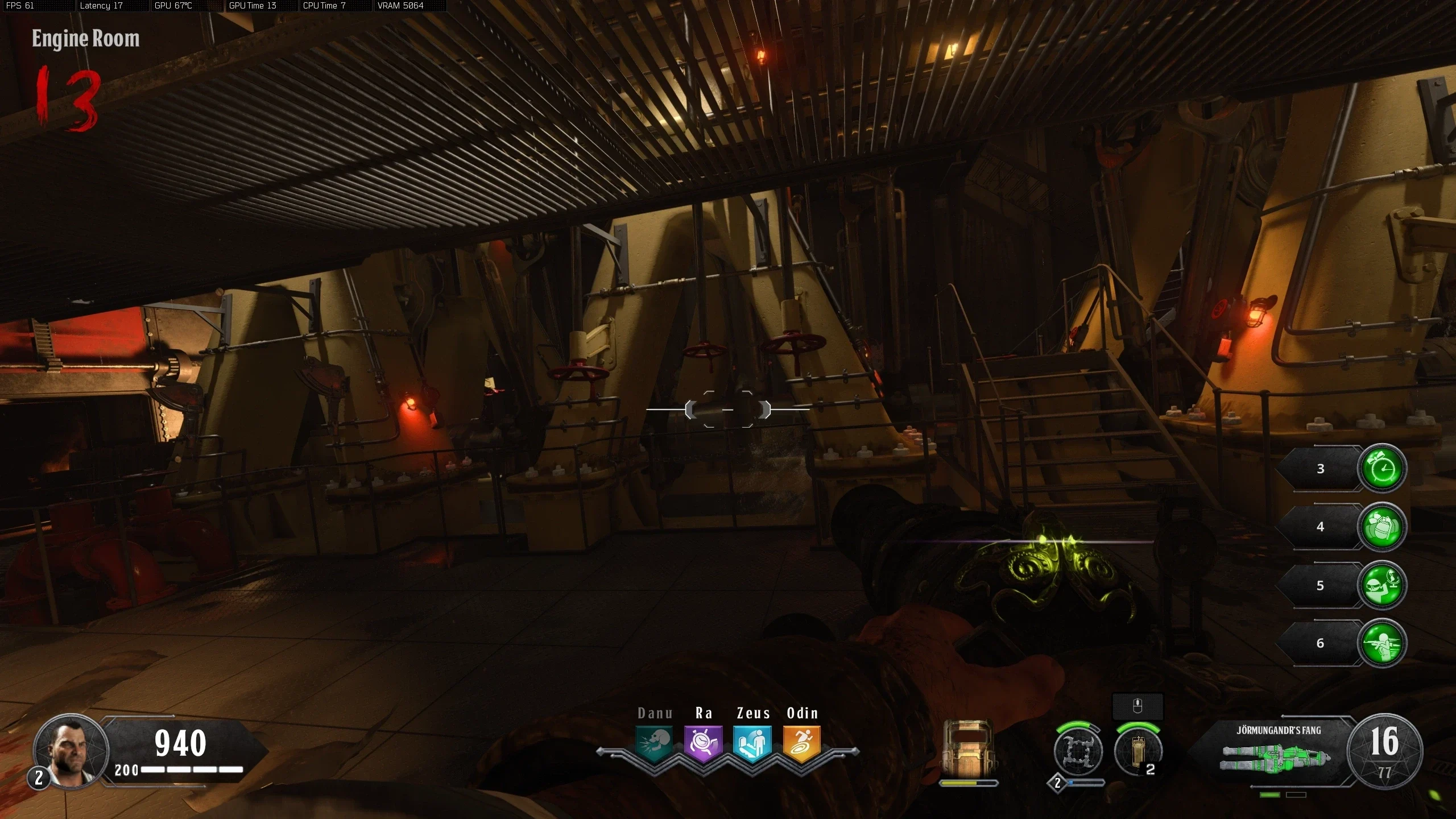Image resolution: width=1456 pixels, height=819 pixels.
Task: Trigger the rifleman elixir in slot 6
Action: [x=1381, y=643]
